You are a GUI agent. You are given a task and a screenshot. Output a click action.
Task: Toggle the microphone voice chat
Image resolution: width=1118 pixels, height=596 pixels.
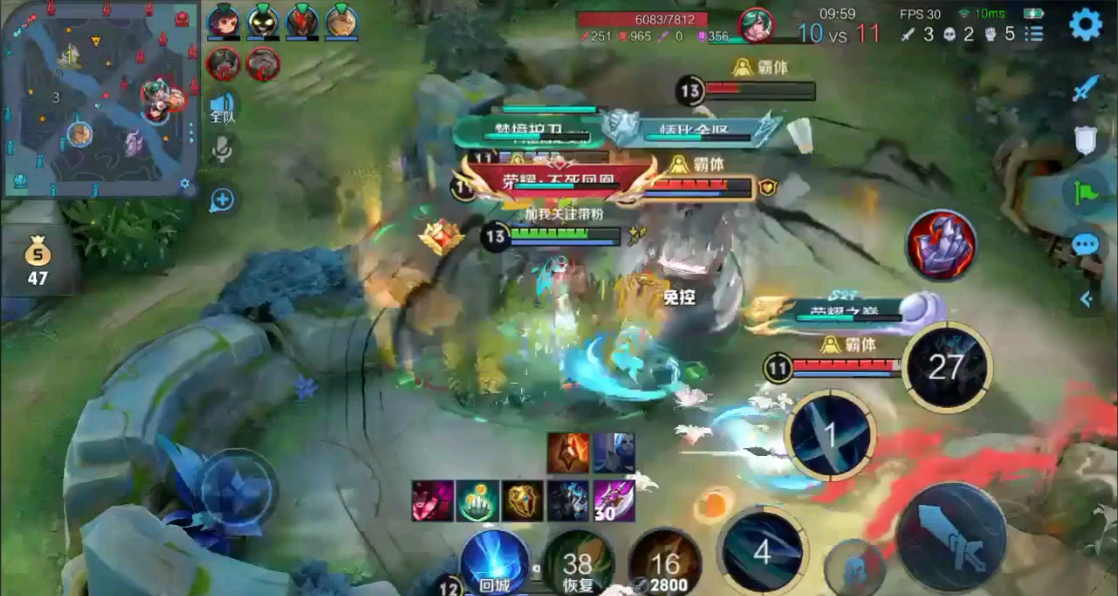point(222,150)
